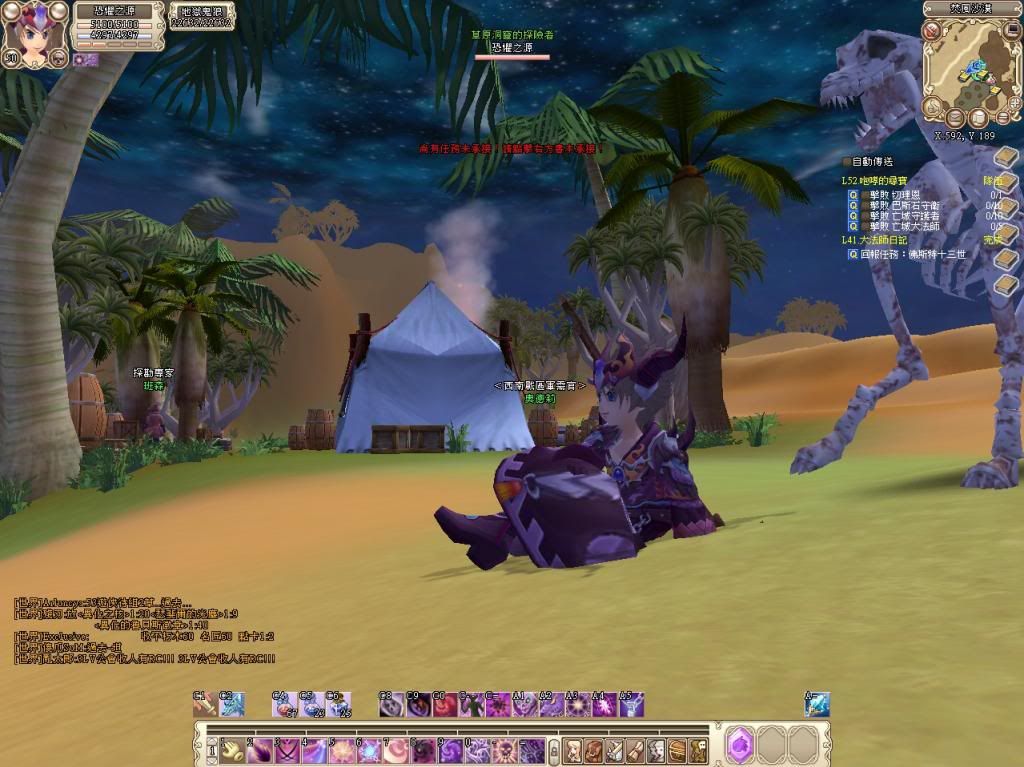Click the purple hexagon gem slot

tap(740, 745)
